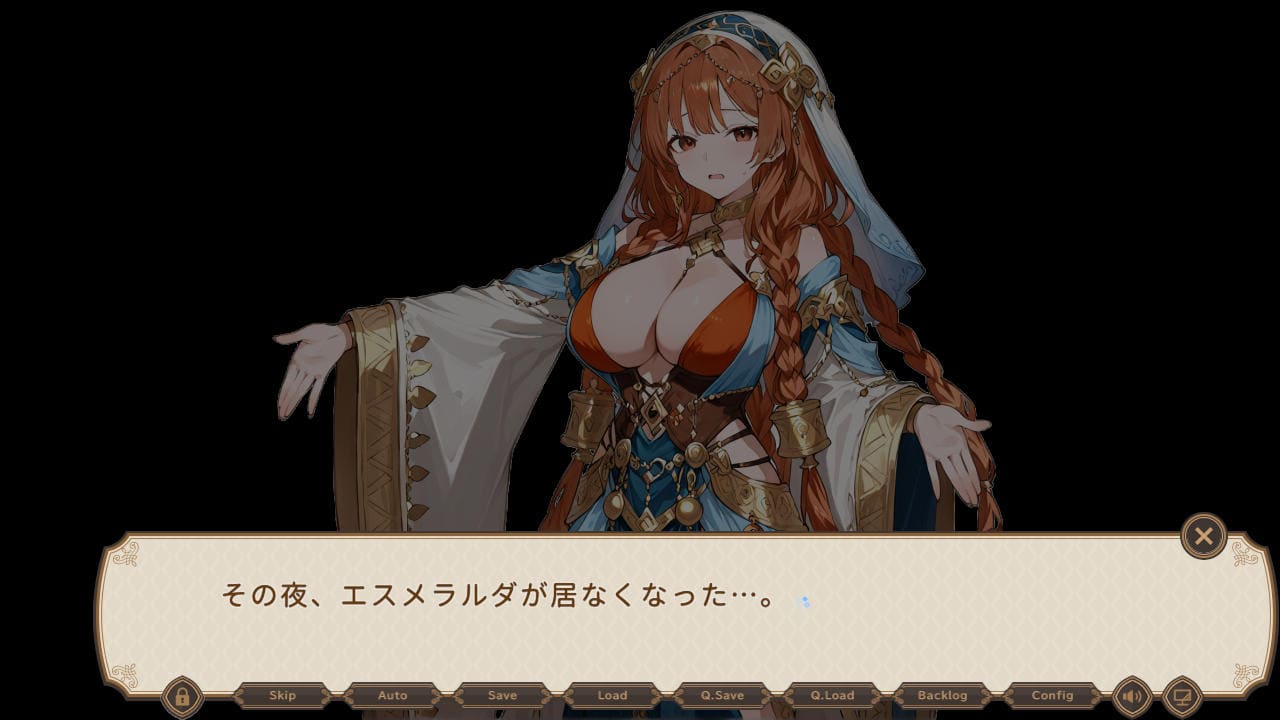Click the padlock lock icon
The image size is (1280, 720).
pos(182,696)
